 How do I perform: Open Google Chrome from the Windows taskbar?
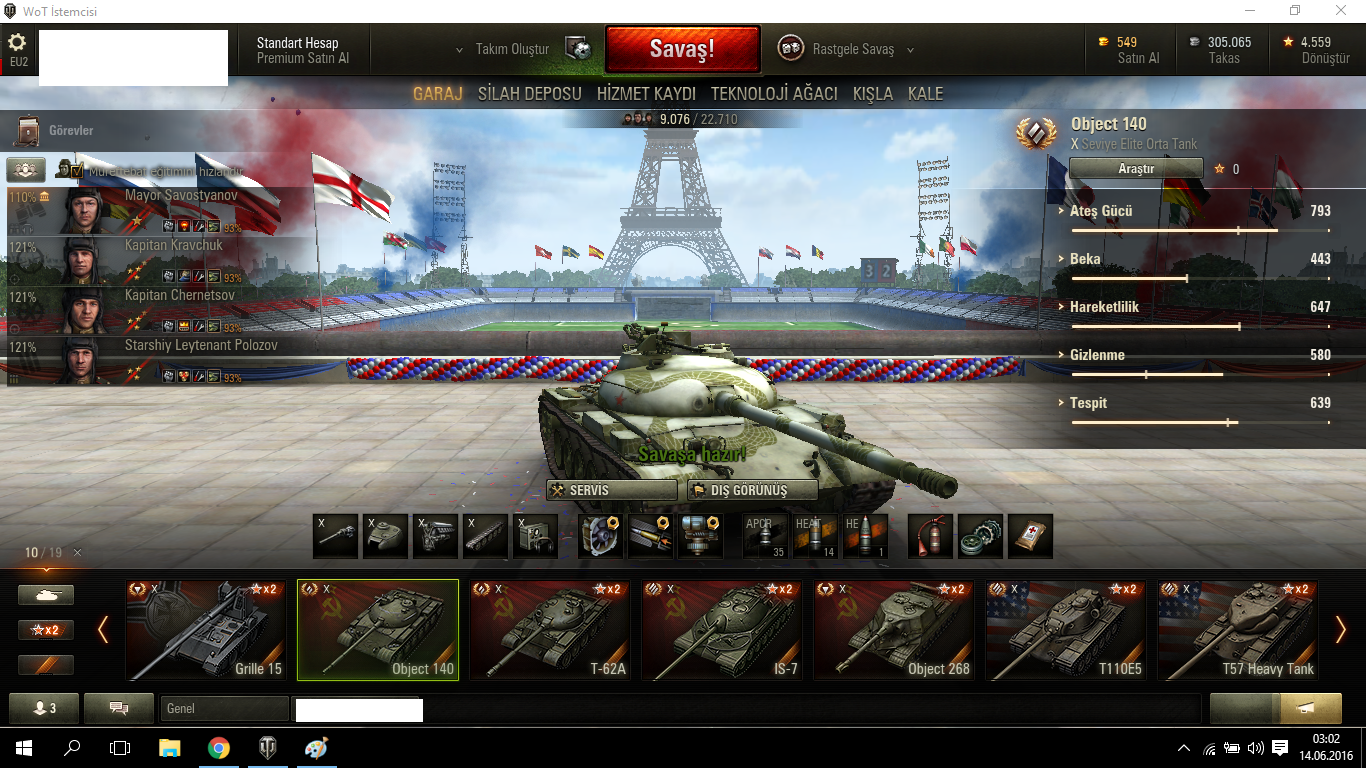pyautogui.click(x=219, y=748)
